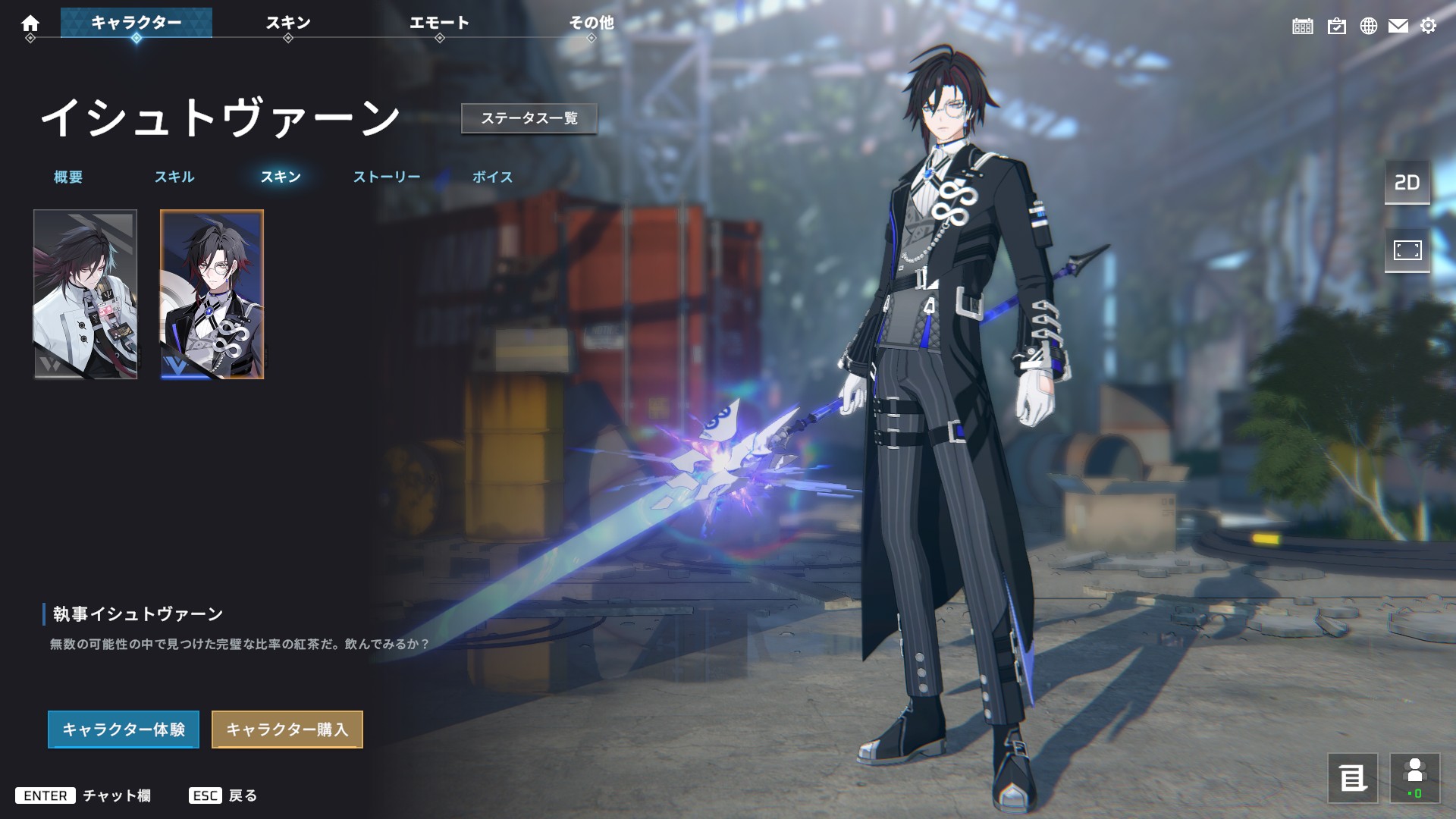Toggle the 2D illustration view
The image size is (1456, 819).
point(1407,183)
